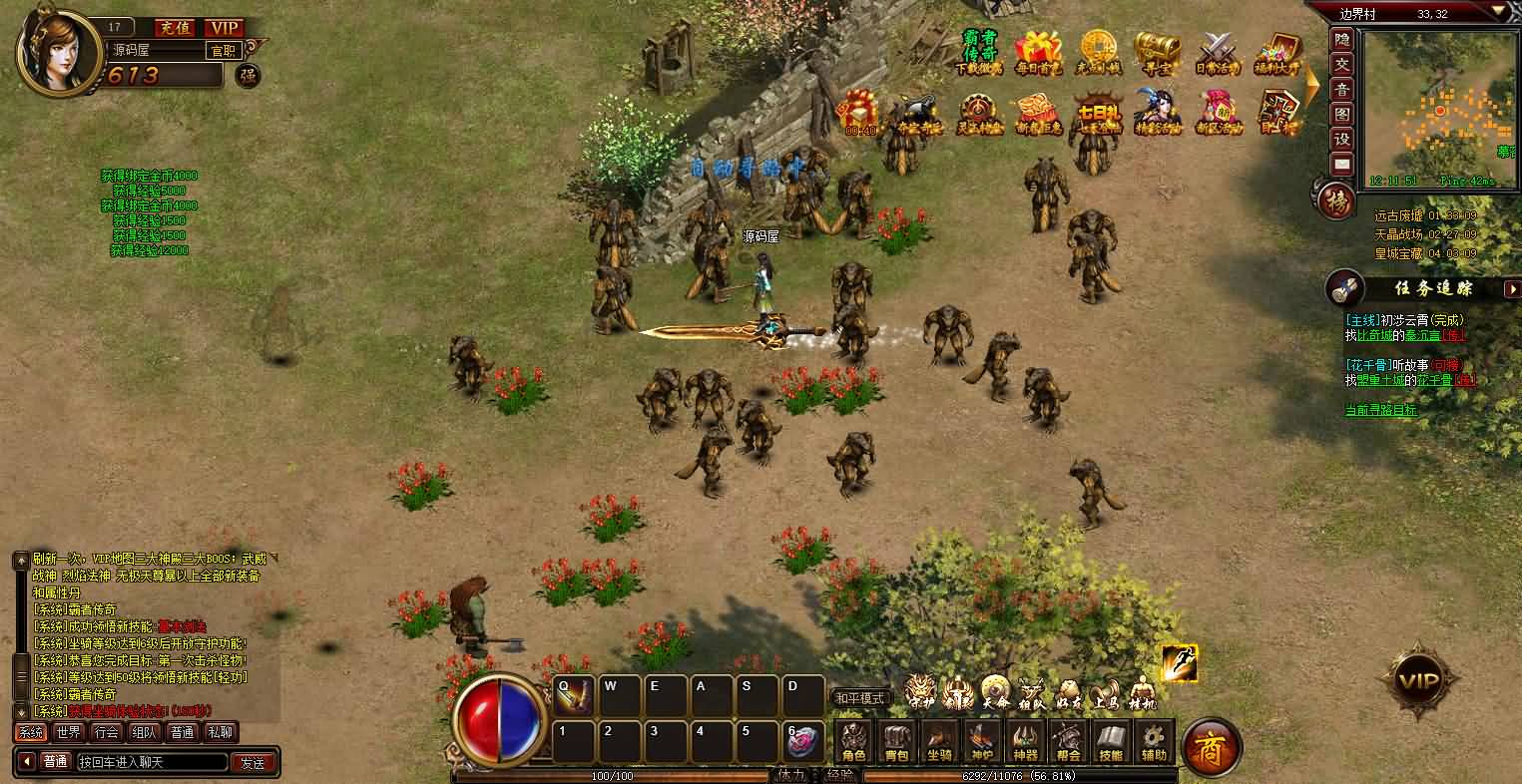Open the 背包 bag inventory
Viewport: 1522px width, 784px height.
896,741
